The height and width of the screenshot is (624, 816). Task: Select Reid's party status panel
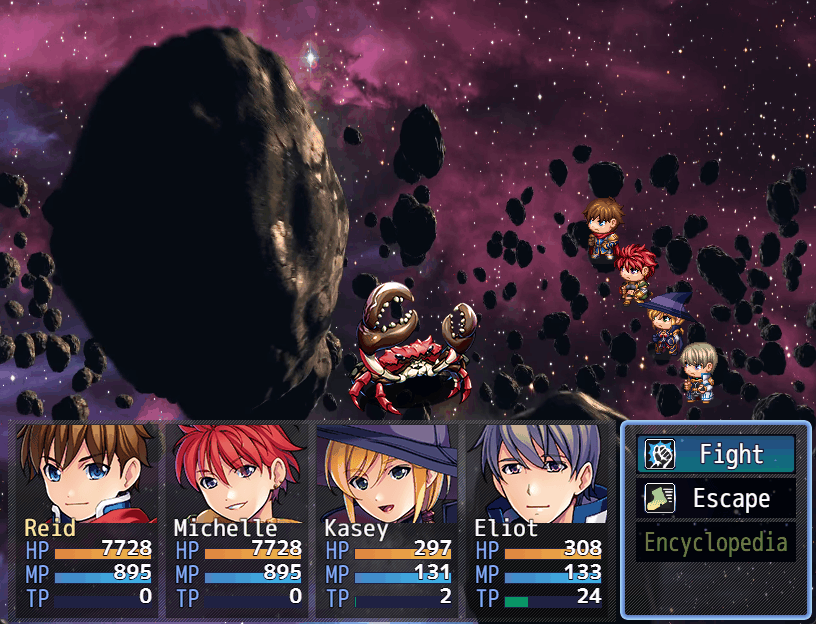coord(88,518)
